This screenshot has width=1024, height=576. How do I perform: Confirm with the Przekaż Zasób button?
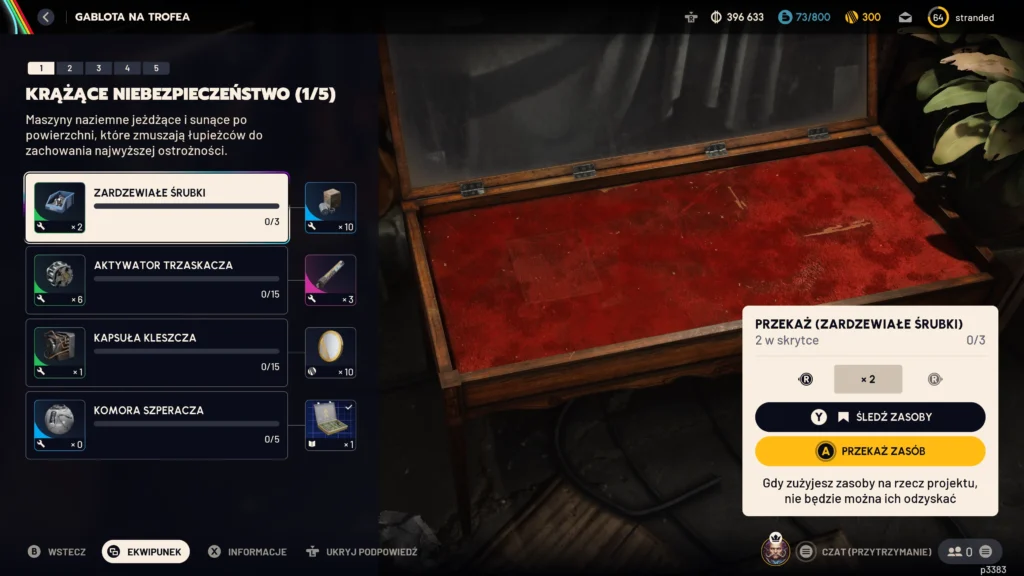(870, 451)
